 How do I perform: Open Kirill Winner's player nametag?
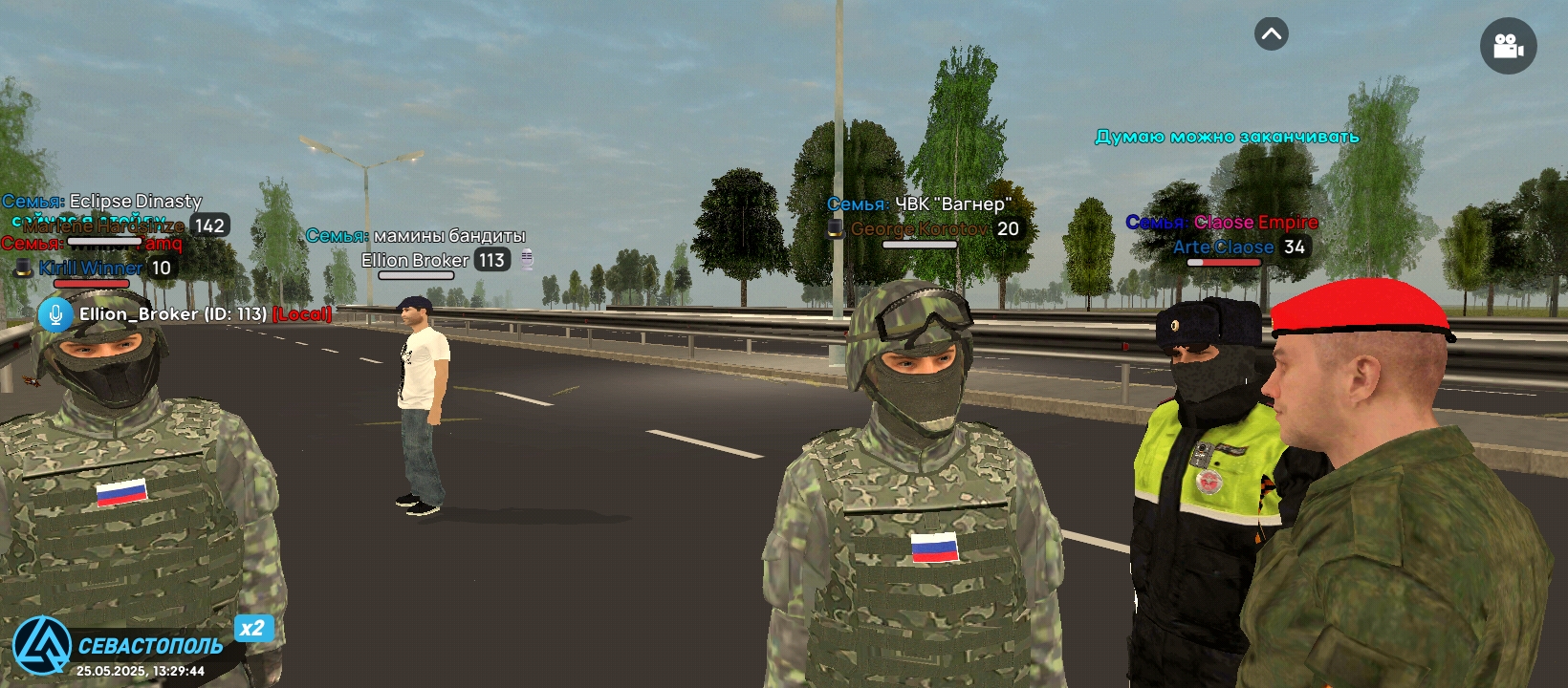91,269
